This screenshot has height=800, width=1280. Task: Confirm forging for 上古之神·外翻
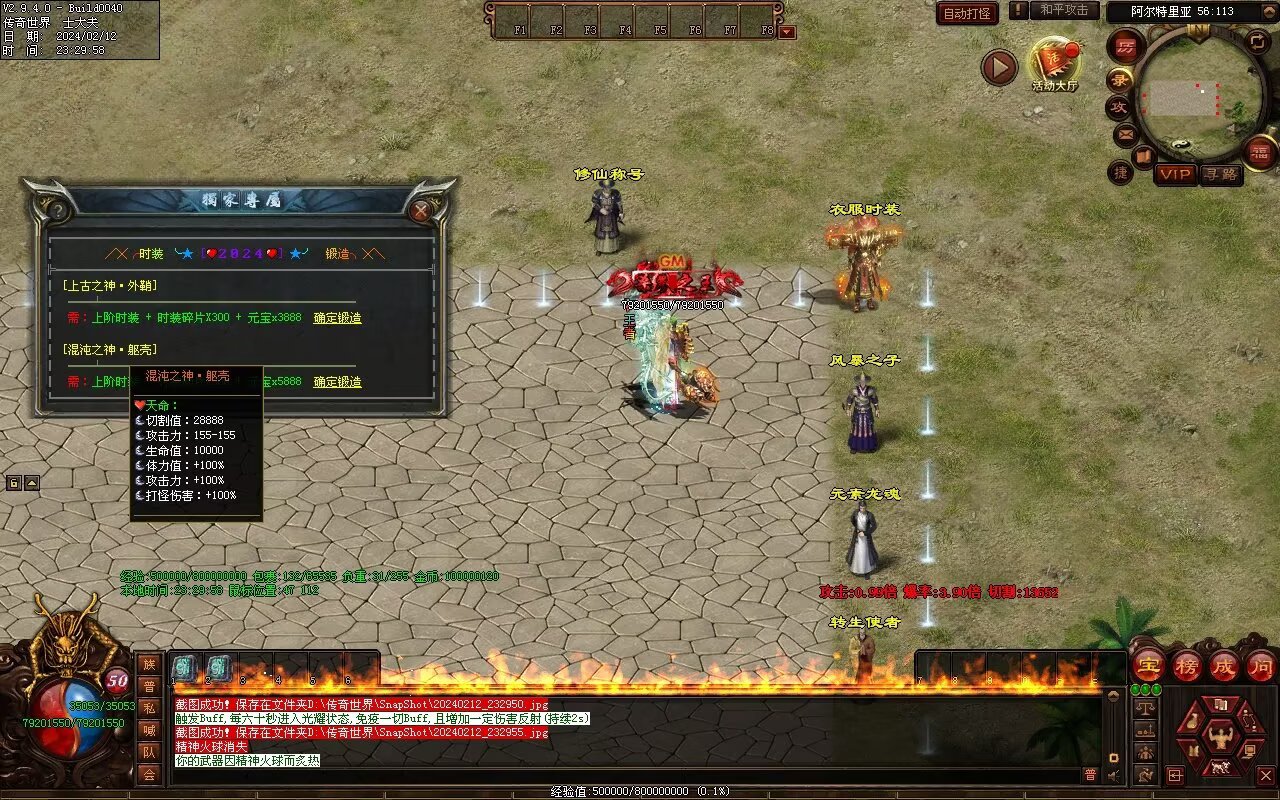click(337, 318)
